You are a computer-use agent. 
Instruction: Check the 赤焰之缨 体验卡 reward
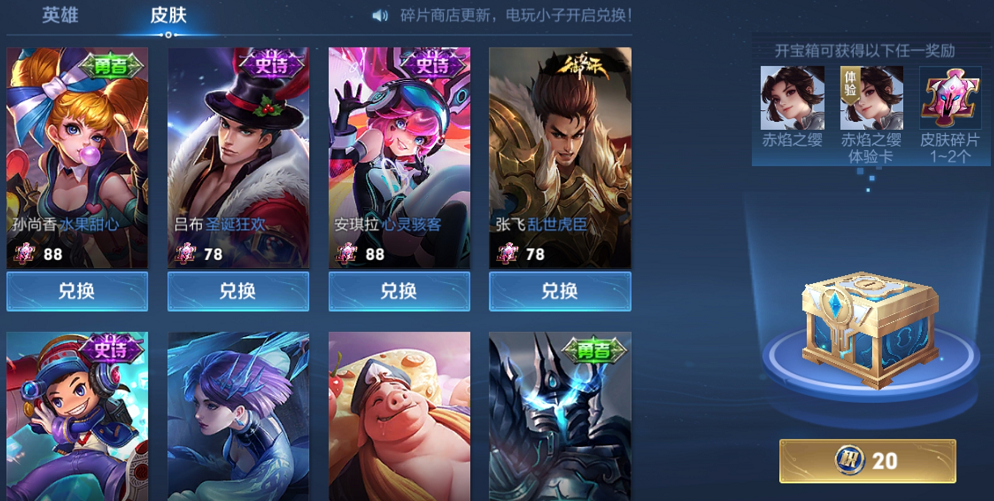(x=871, y=97)
